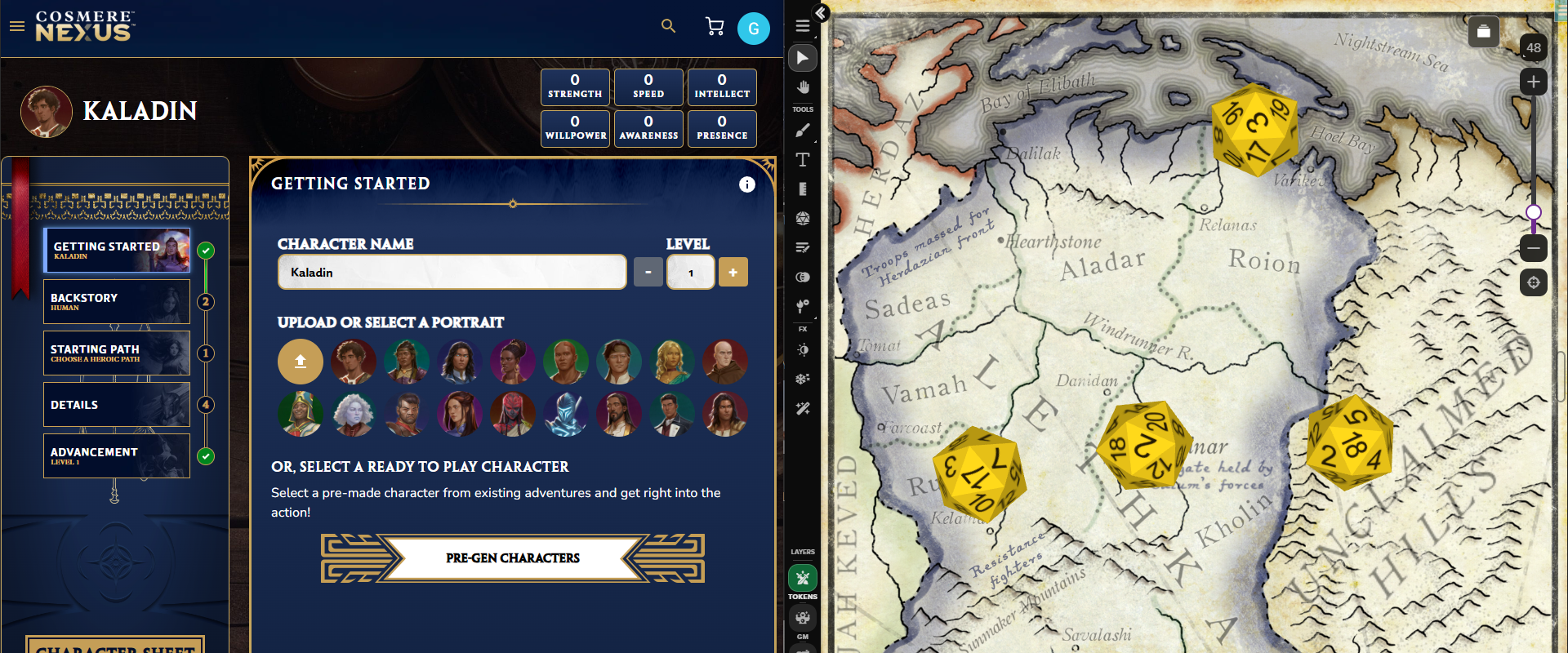The width and height of the screenshot is (1568, 653).
Task: Select the ruler measurement tool
Action: (803, 189)
